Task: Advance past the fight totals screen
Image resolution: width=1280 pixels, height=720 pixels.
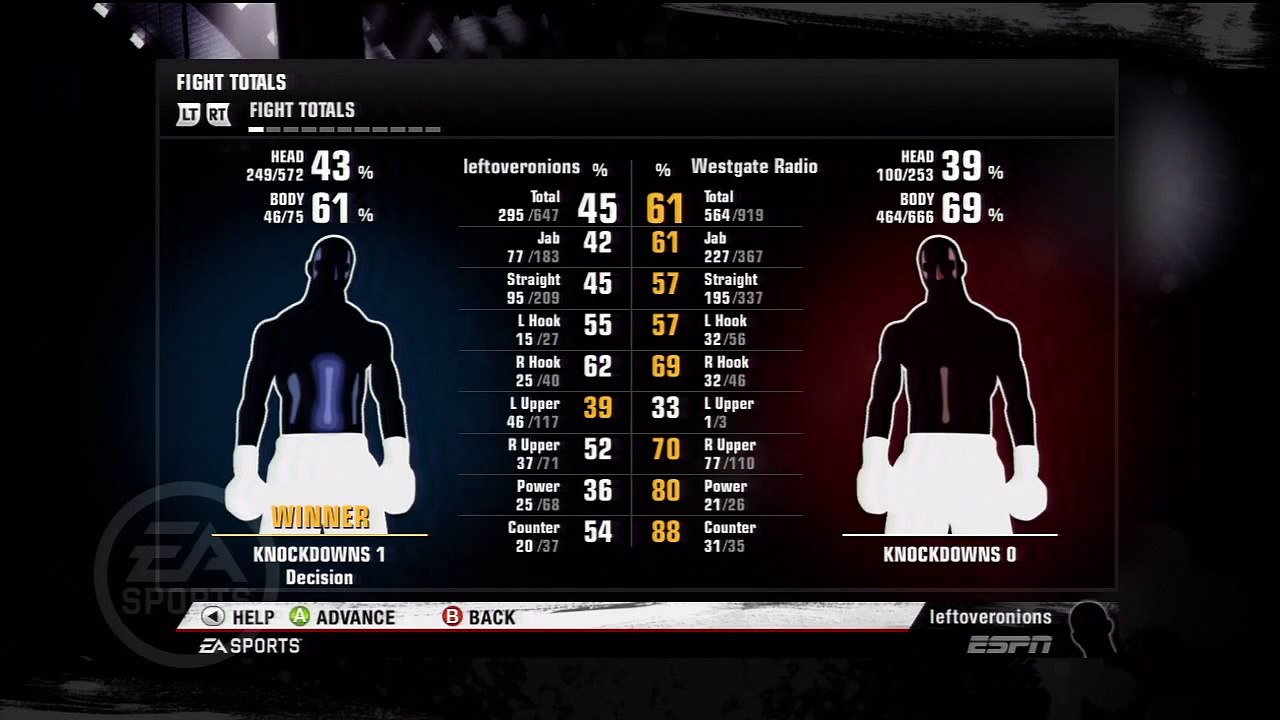Action: click(x=343, y=617)
